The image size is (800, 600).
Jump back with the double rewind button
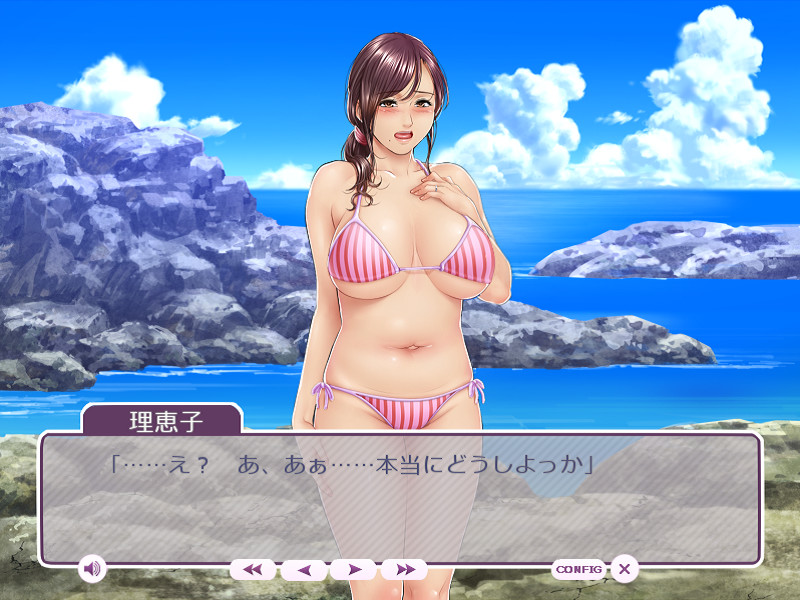(x=253, y=569)
